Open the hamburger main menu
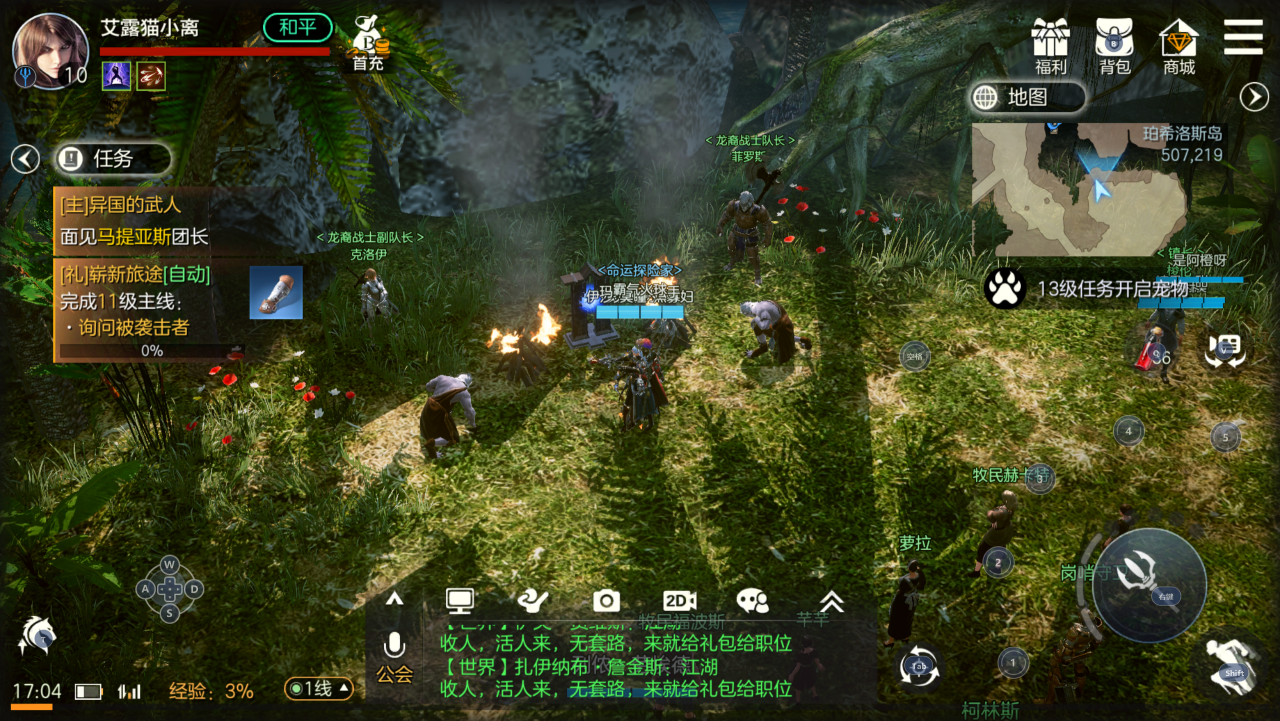This screenshot has width=1280, height=721. (x=1243, y=37)
